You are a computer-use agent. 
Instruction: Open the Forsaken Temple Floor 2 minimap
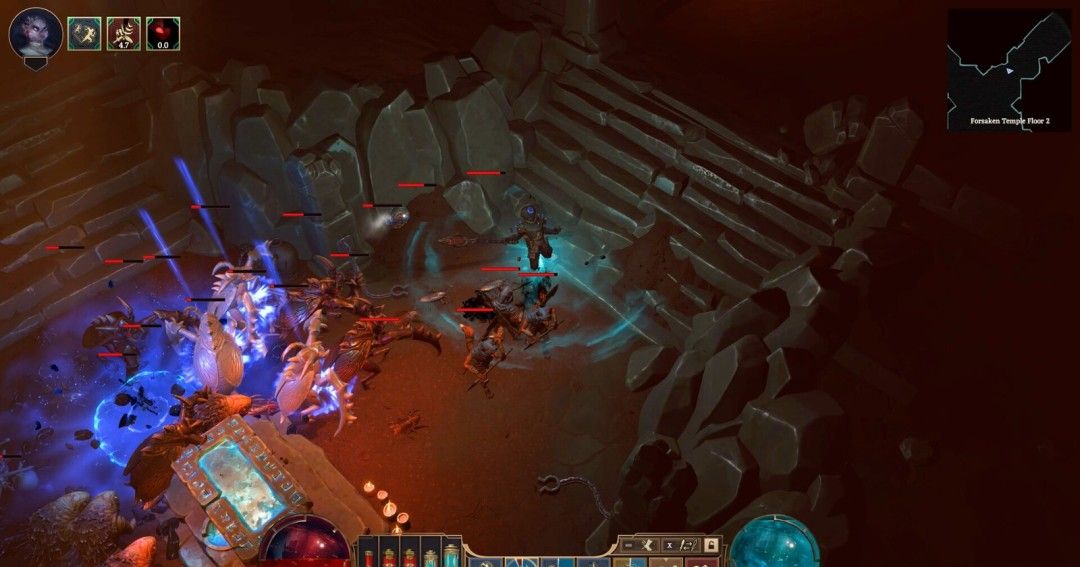[x=1009, y=70]
